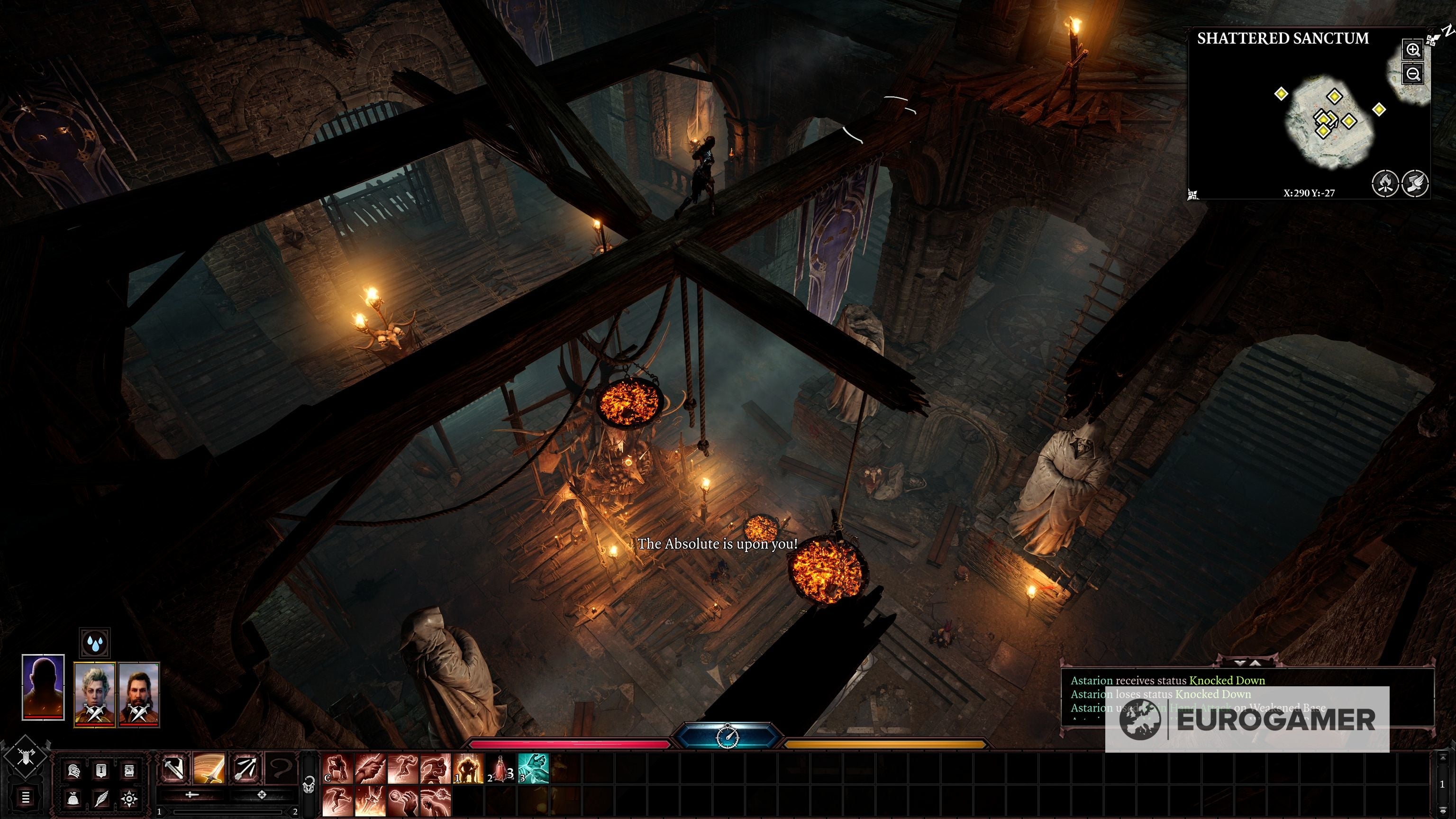Image resolution: width=1456 pixels, height=819 pixels.
Task: Toggle the hotbar padlock
Action: point(309,784)
